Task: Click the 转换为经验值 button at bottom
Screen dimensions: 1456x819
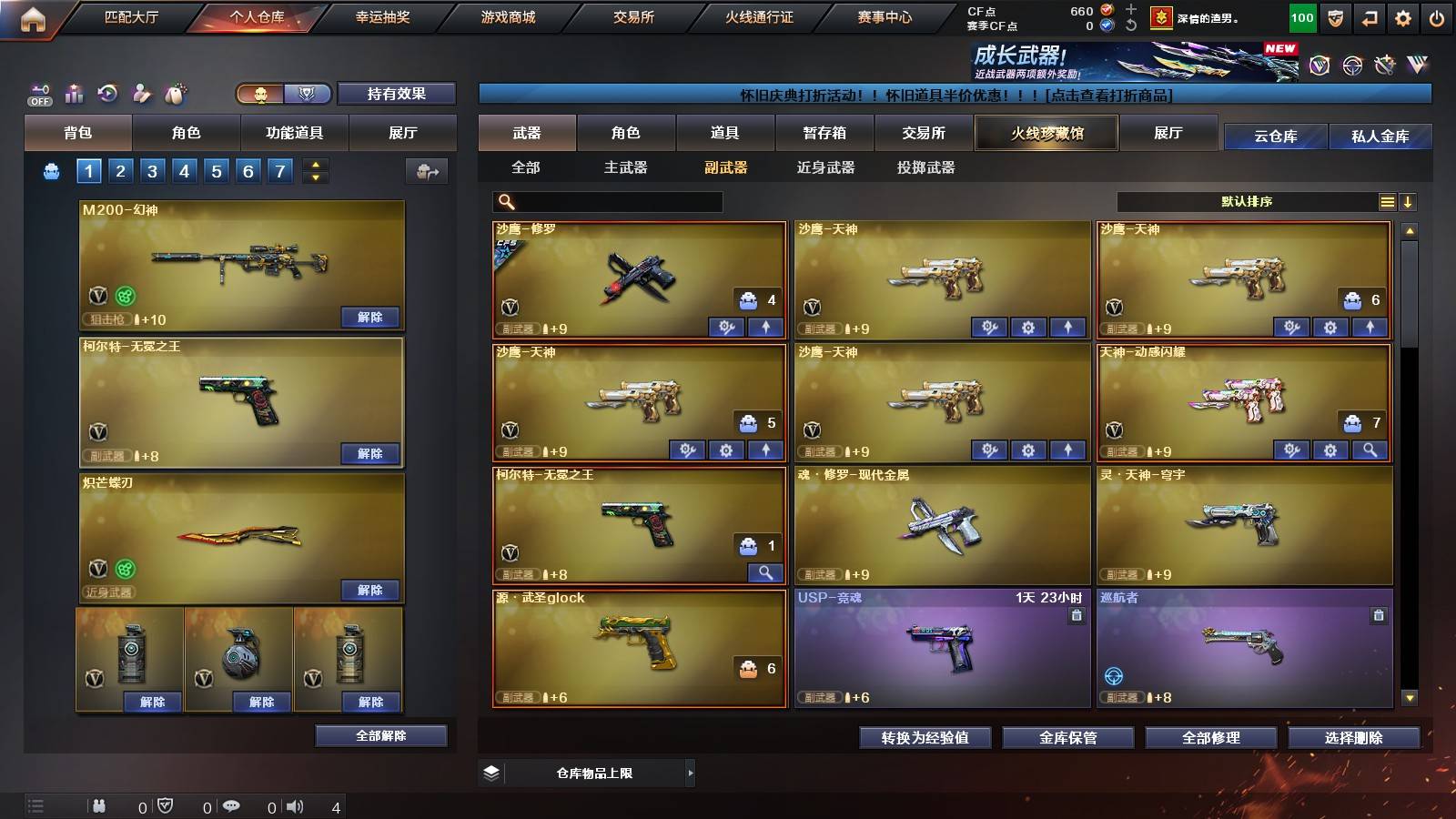Action: (926, 738)
